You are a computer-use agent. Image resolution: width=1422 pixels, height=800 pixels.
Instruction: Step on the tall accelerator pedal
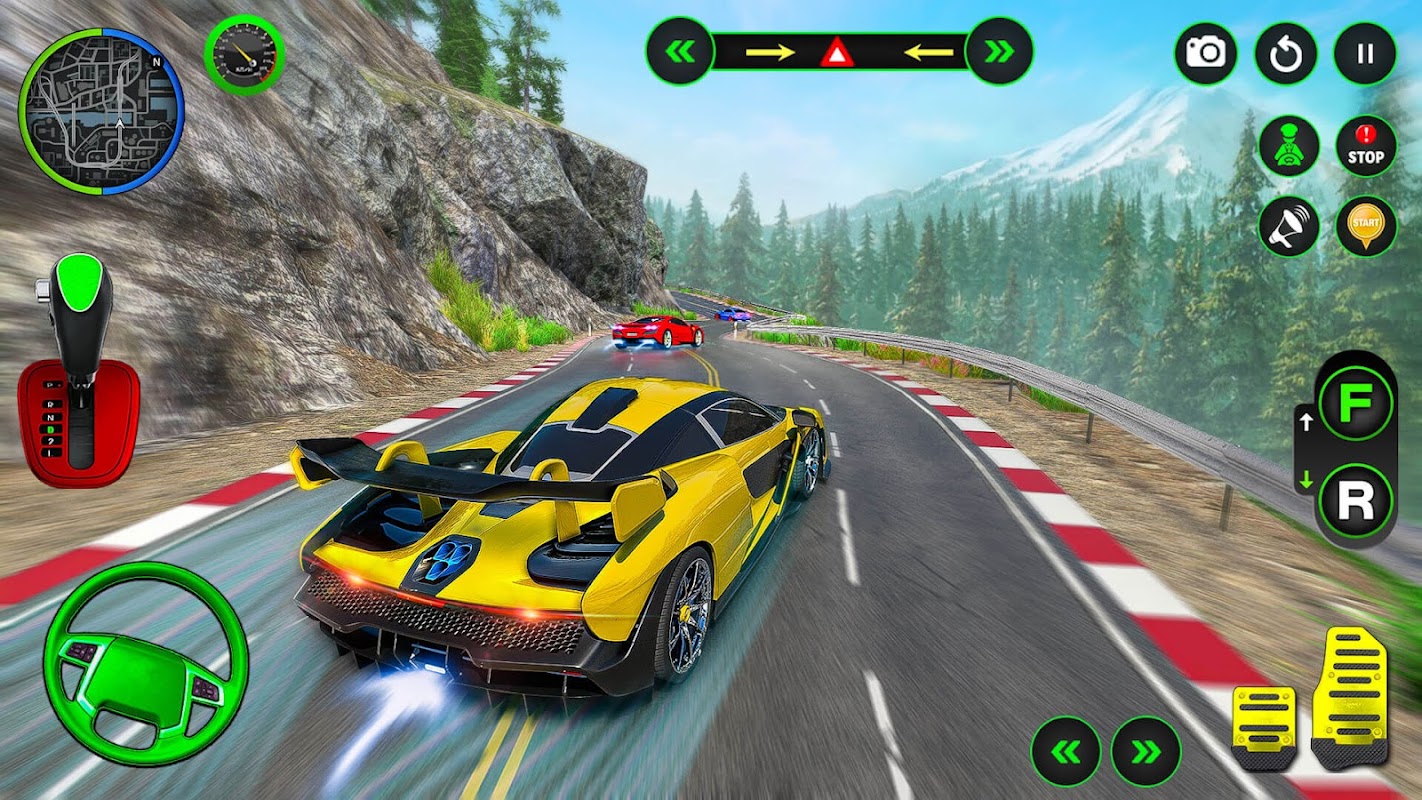(1352, 697)
